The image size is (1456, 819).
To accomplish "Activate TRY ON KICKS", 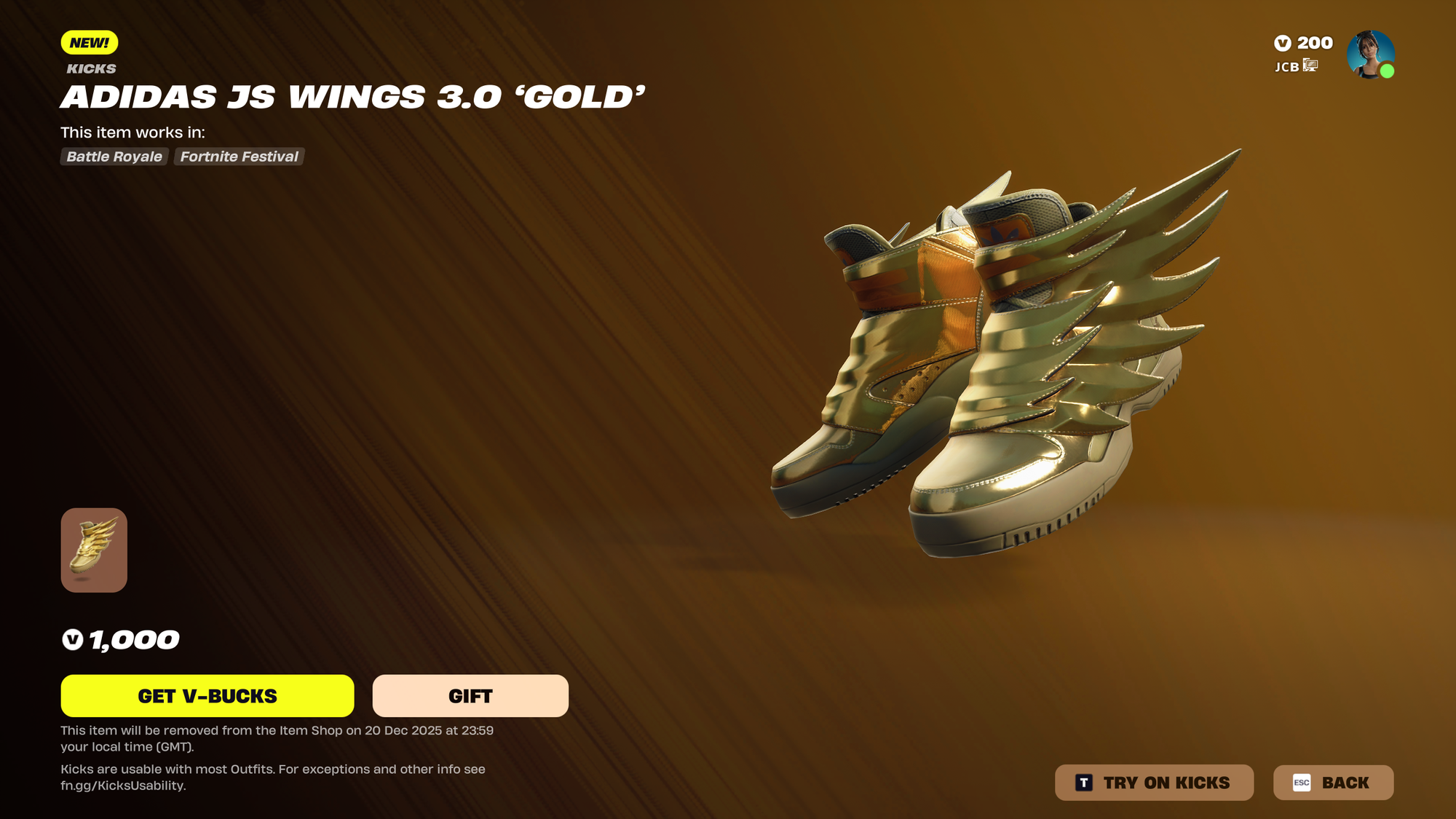I will coord(1155,782).
